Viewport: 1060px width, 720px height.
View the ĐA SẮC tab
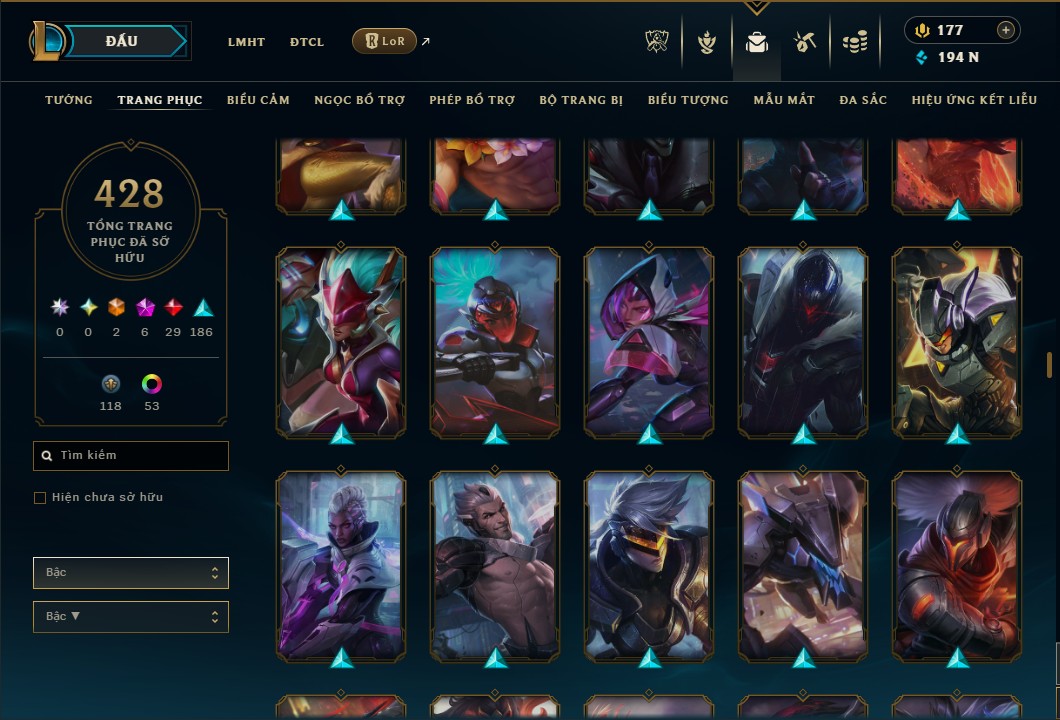click(x=863, y=100)
